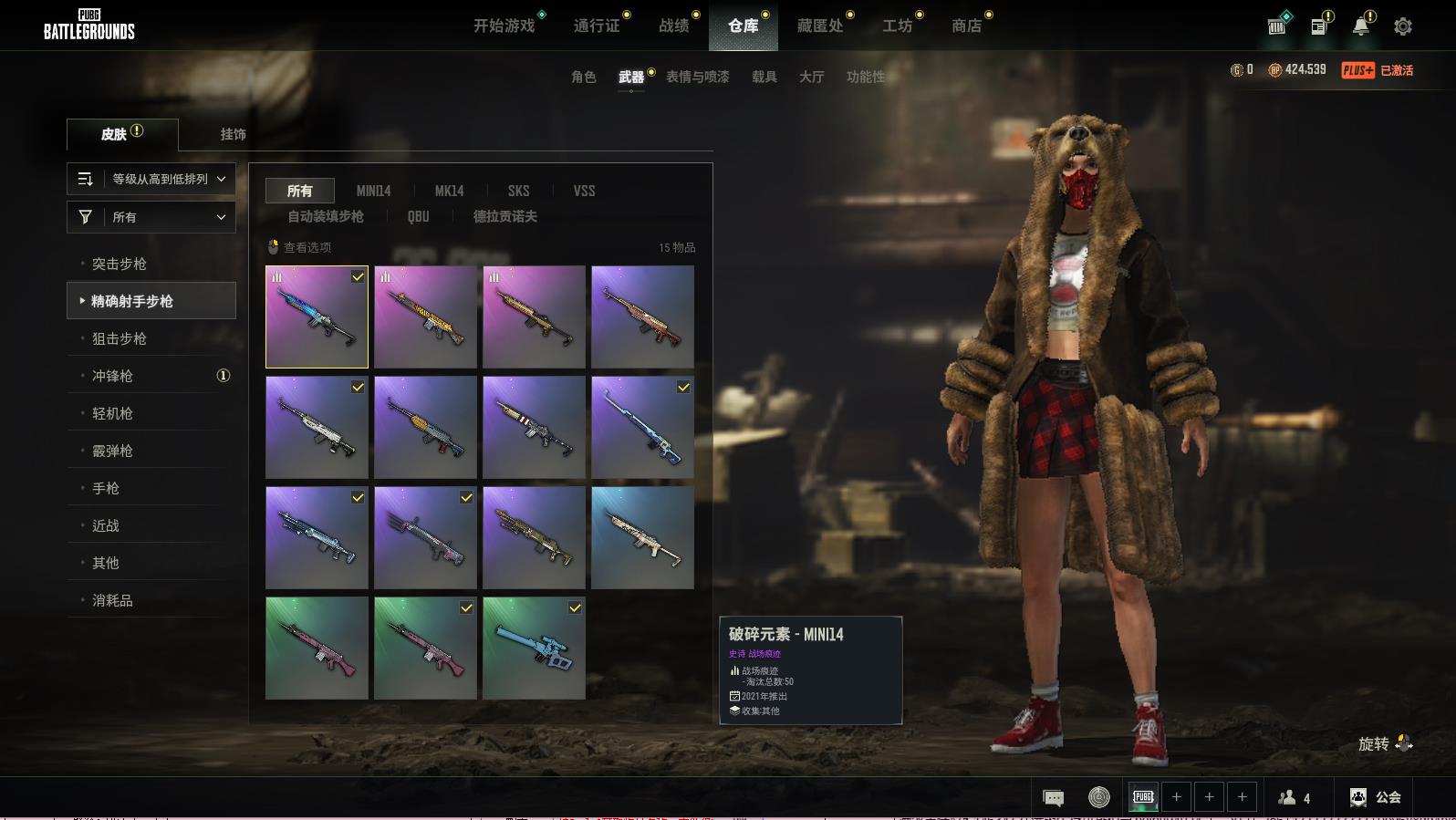The image size is (1456, 820).
Task: Filter skins by VSS
Action: click(x=584, y=191)
